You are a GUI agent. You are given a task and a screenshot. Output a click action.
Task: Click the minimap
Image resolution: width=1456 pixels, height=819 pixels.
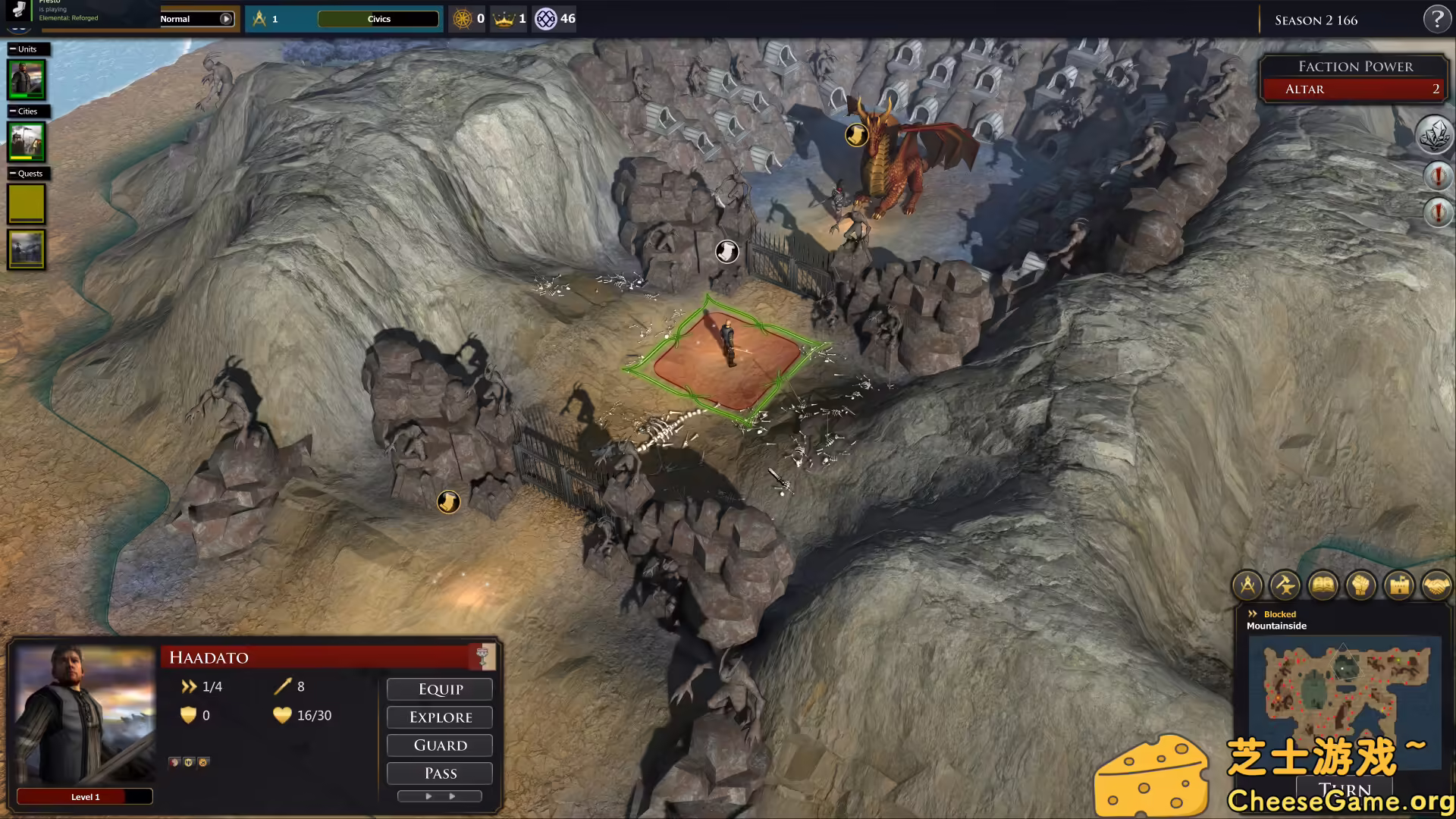tap(1344, 690)
